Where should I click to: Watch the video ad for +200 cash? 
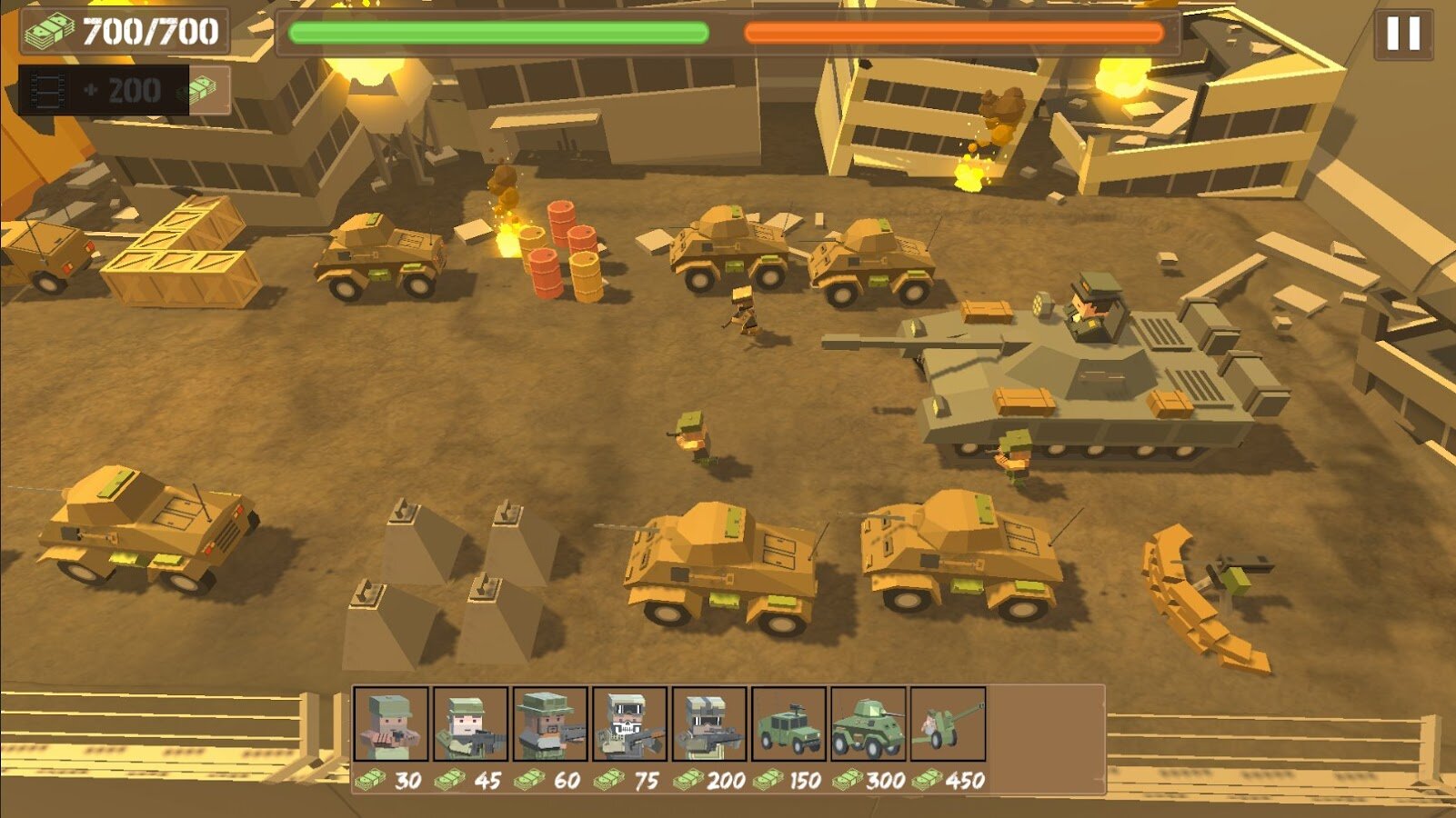123,90
